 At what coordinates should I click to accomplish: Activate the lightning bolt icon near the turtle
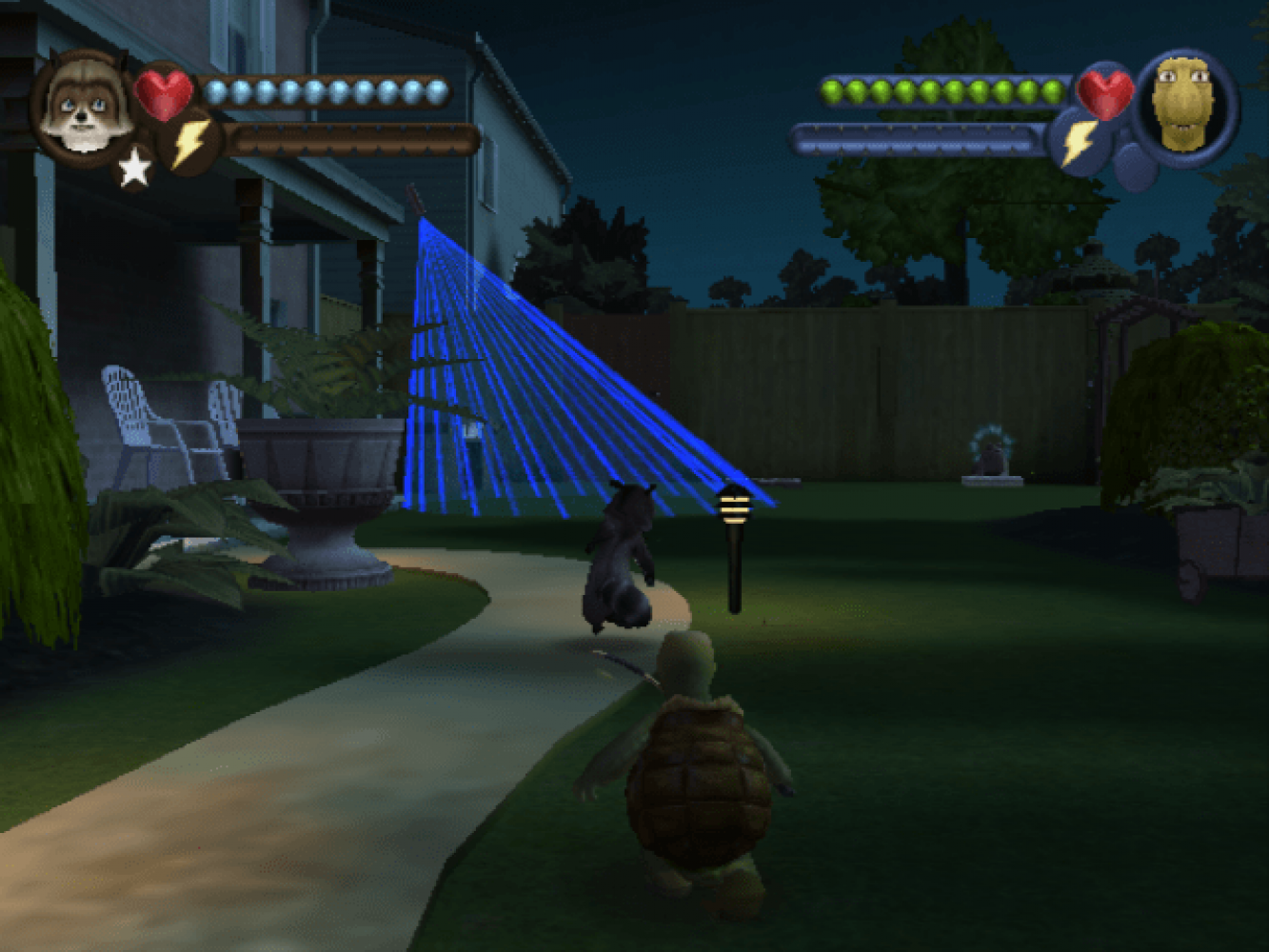pyautogui.click(x=1079, y=143)
